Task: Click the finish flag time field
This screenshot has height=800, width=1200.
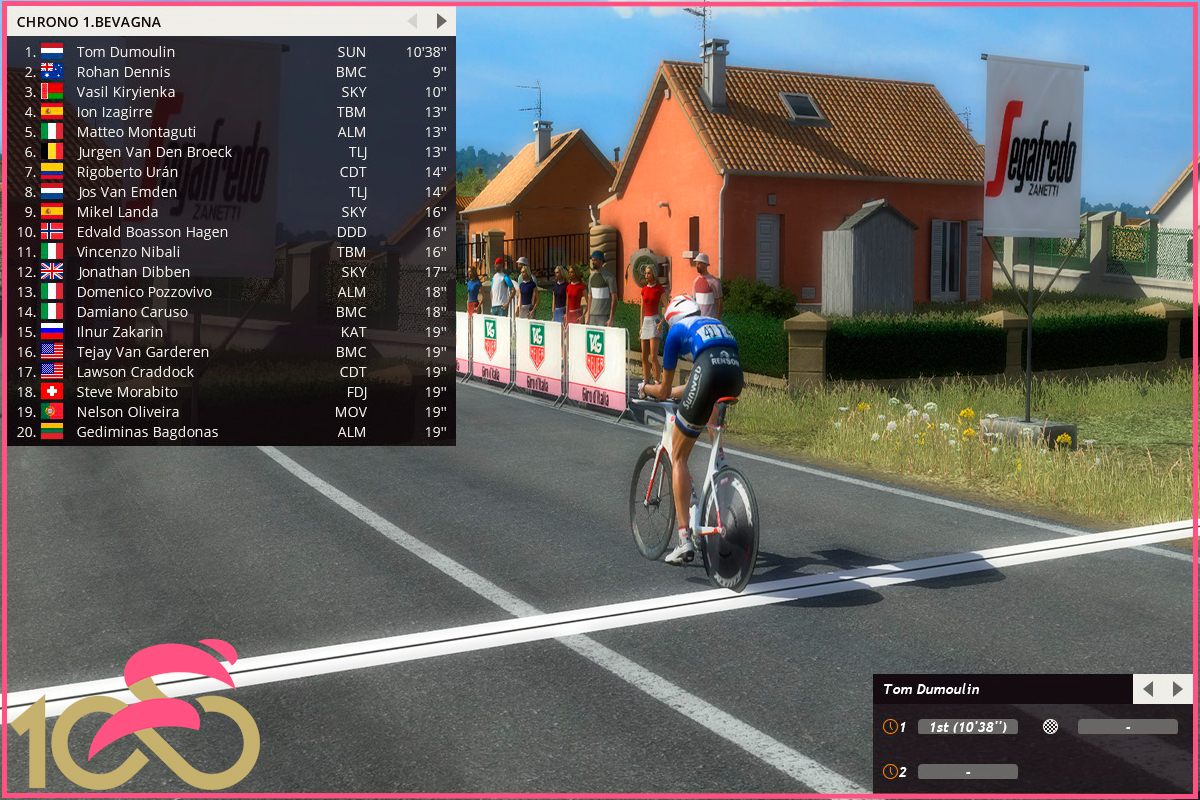Action: pyautogui.click(x=1127, y=727)
